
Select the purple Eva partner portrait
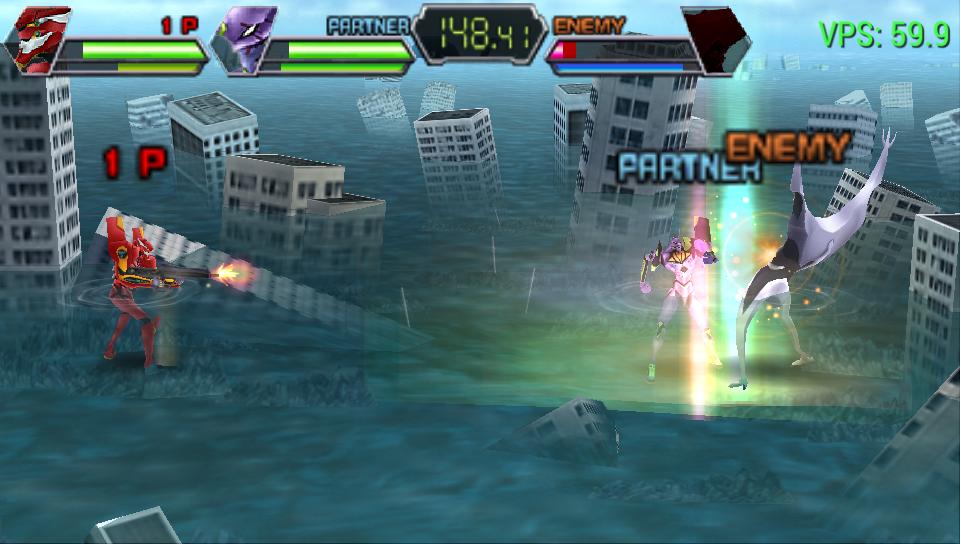(246, 38)
